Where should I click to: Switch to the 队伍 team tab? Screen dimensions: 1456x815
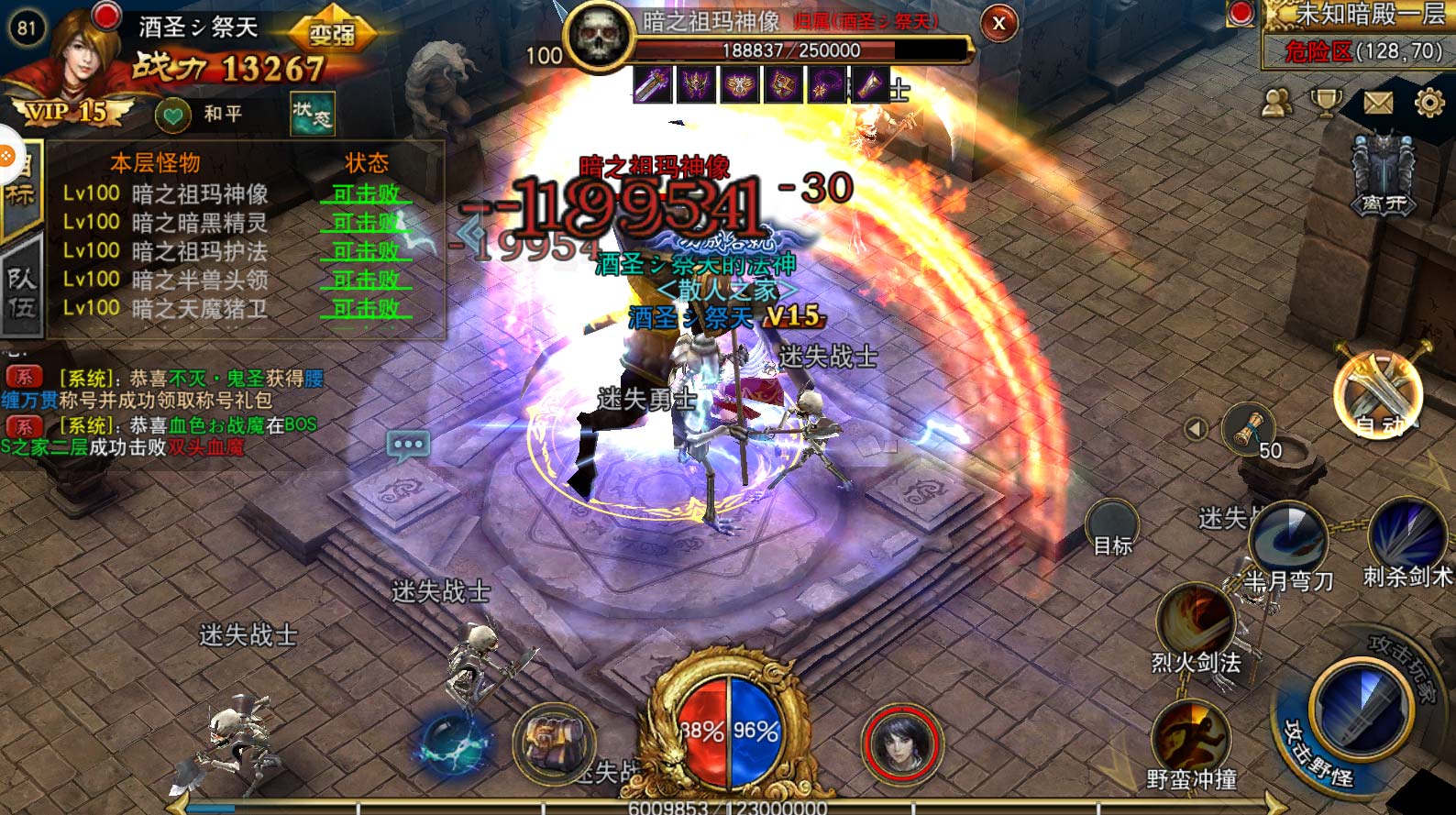click(x=21, y=292)
